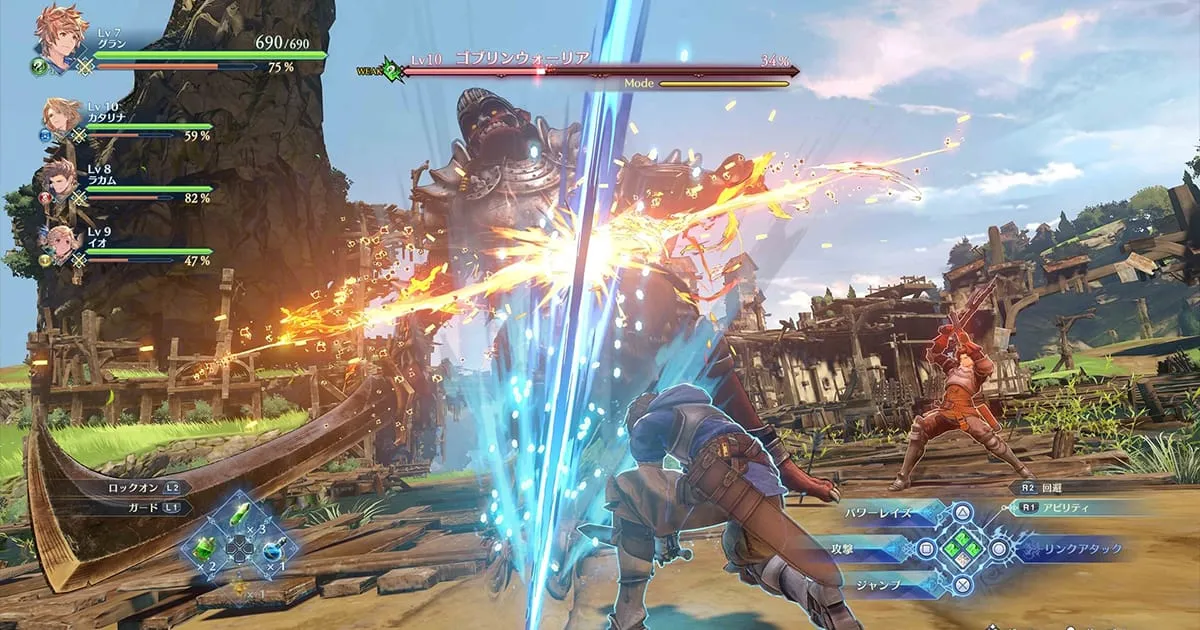This screenshot has width=1200, height=630.
Task: Select Gran's party portrait
Action: tap(60, 38)
